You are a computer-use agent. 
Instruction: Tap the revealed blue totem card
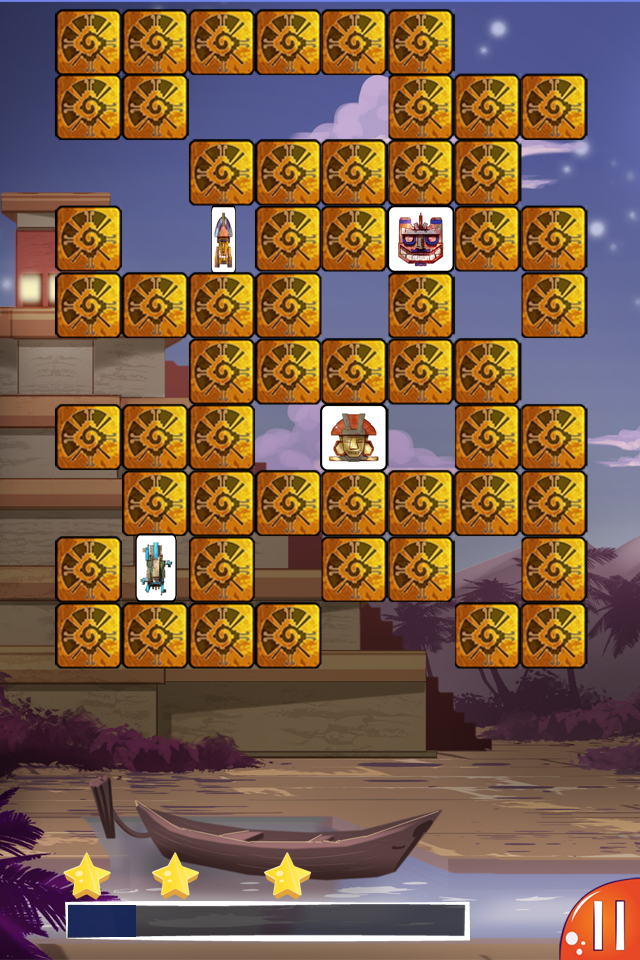(x=156, y=568)
